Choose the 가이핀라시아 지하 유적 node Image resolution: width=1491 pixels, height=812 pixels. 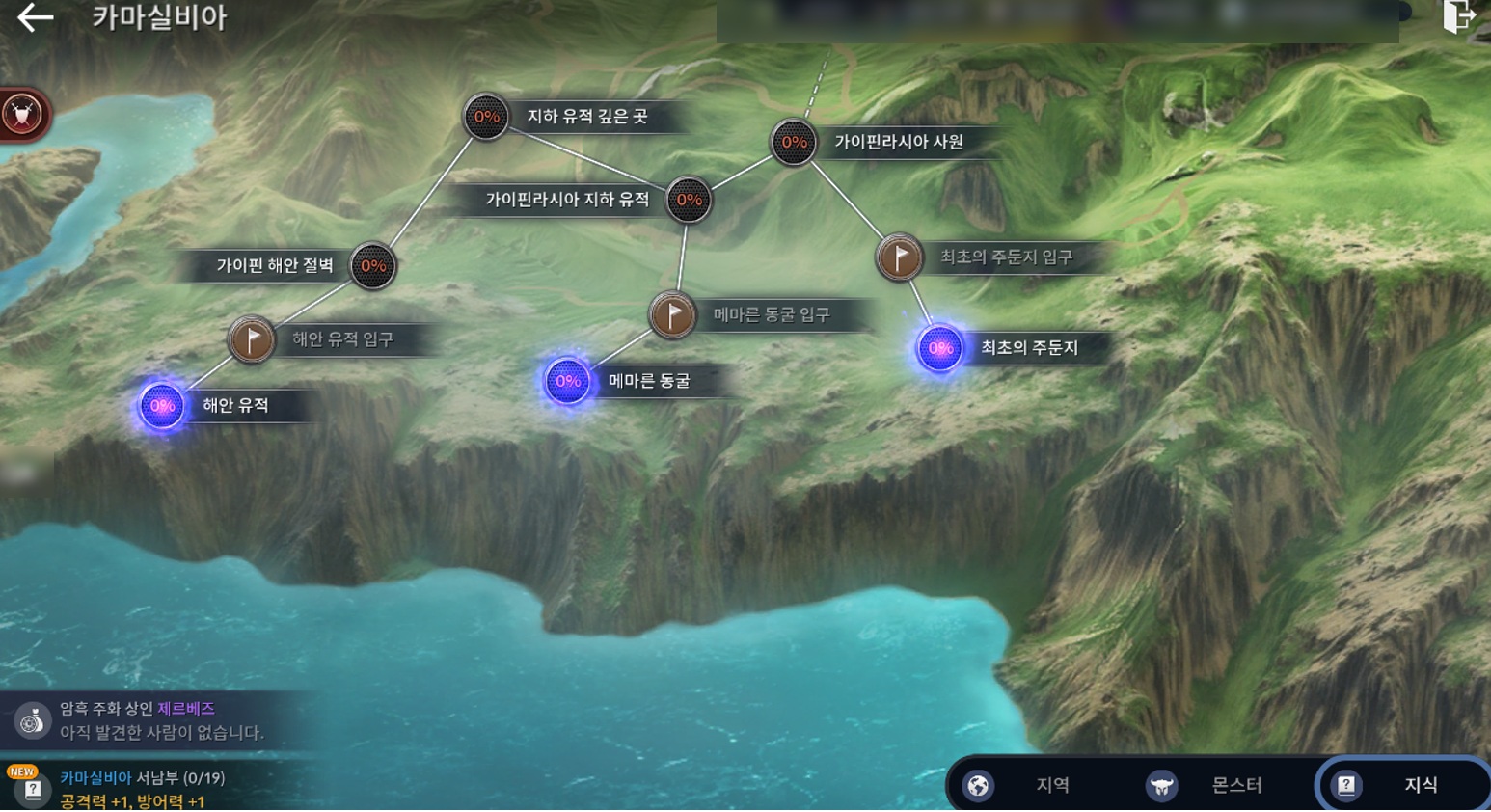[689, 200]
